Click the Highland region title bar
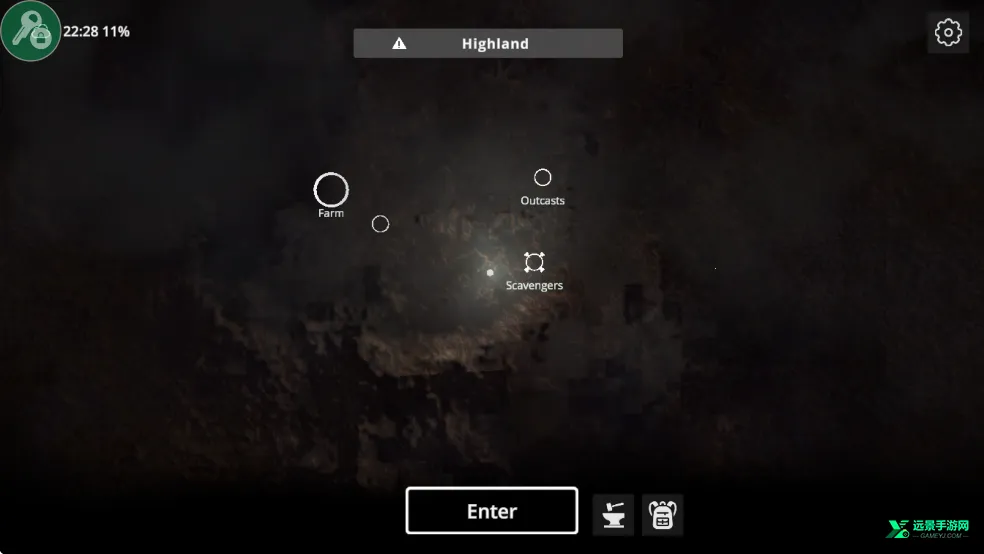 pos(488,43)
